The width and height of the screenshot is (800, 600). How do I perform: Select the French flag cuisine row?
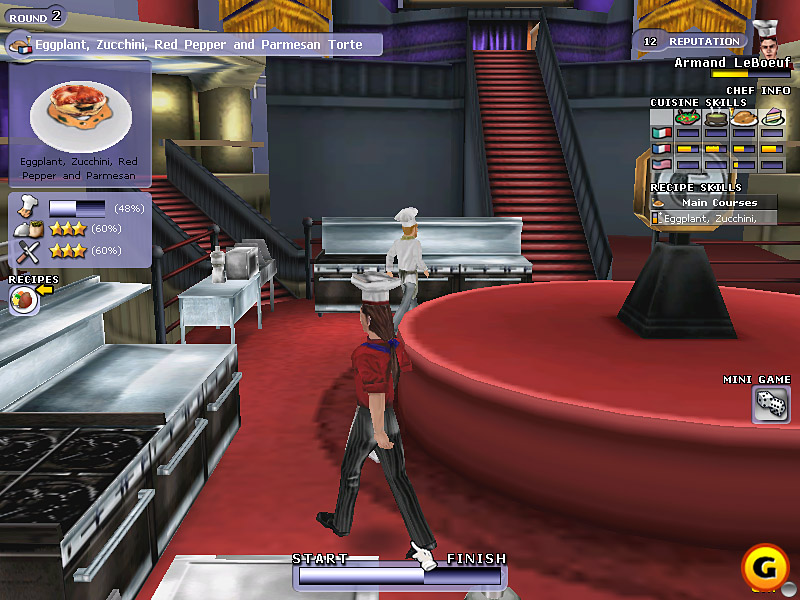tap(660, 149)
